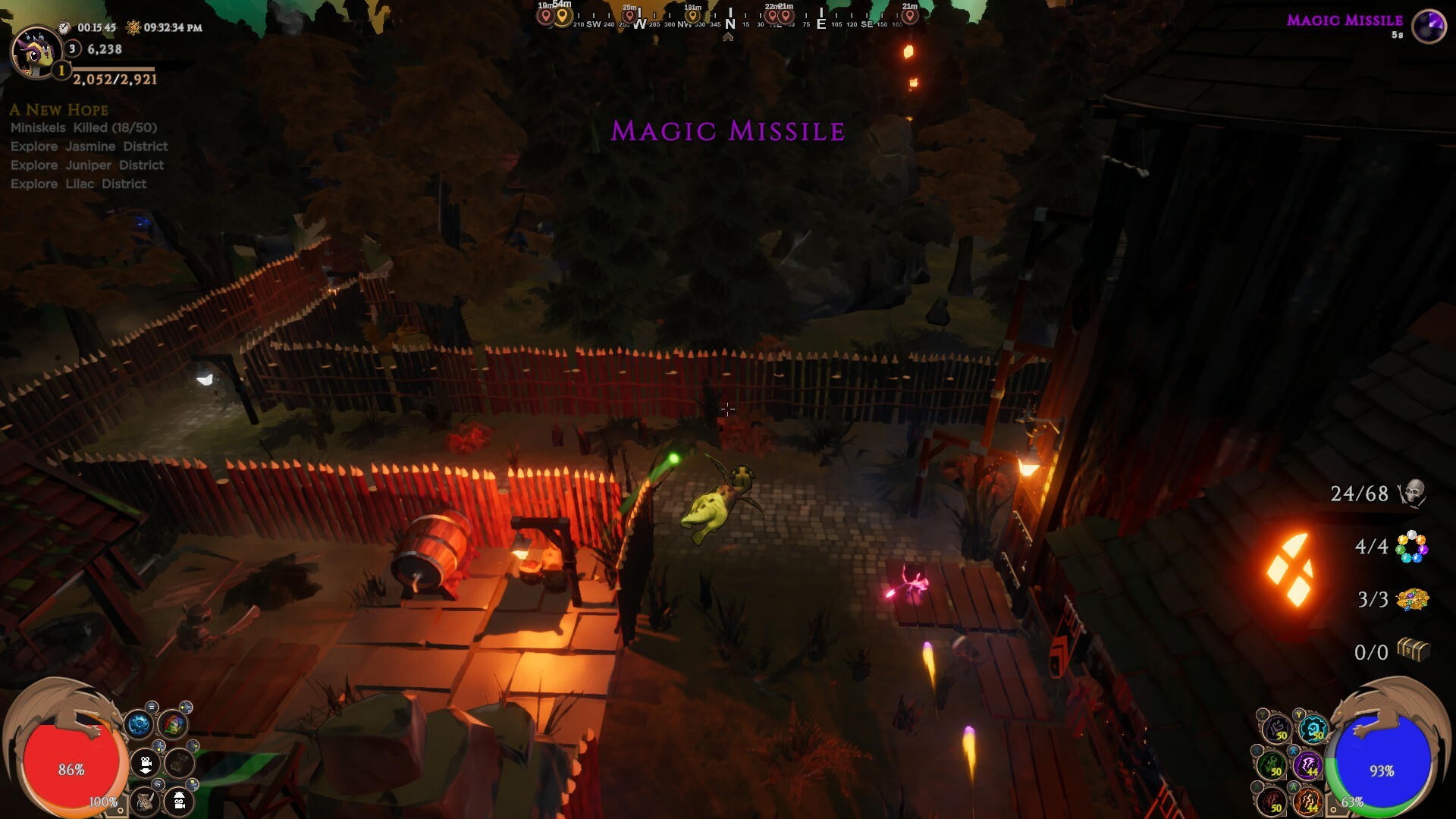The width and height of the screenshot is (1456, 819).
Task: Select the purple X ability rune
Action: tap(1310, 765)
